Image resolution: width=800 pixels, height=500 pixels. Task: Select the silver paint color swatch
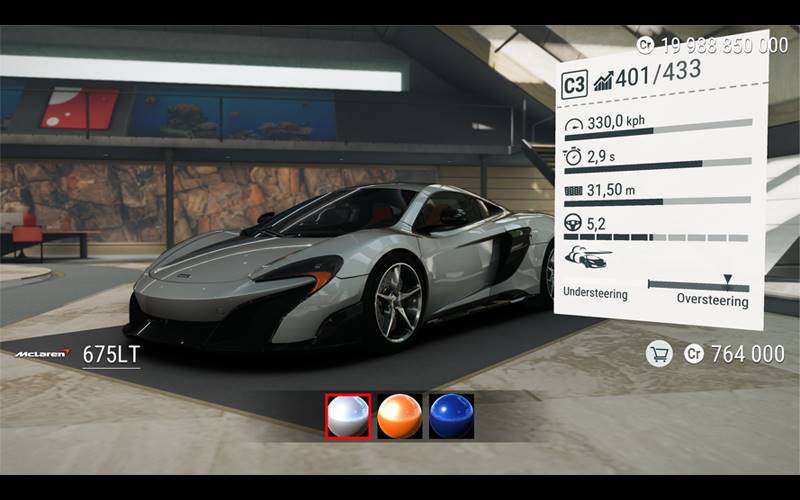tap(348, 416)
